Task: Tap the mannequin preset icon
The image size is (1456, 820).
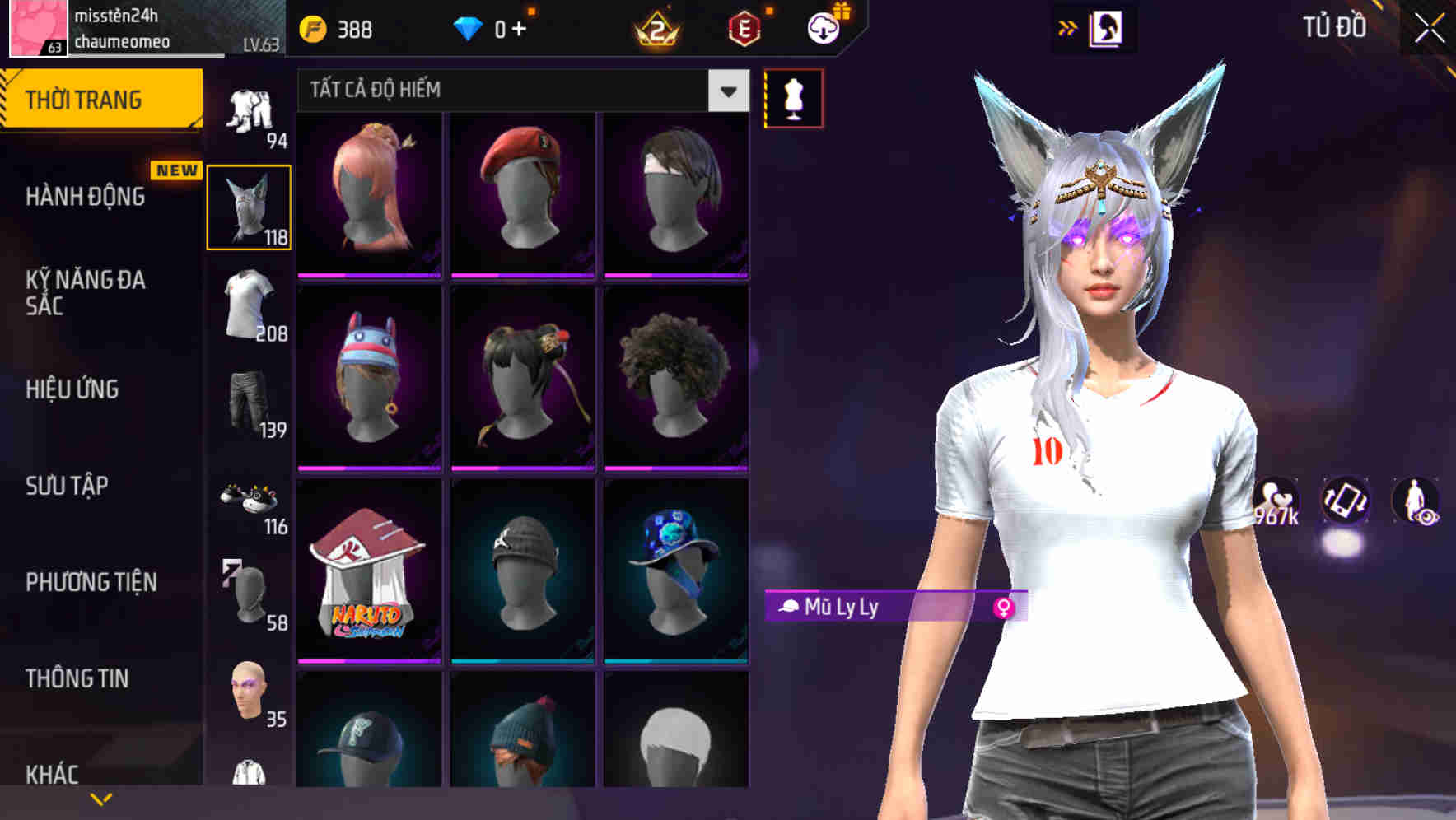Action: (793, 97)
